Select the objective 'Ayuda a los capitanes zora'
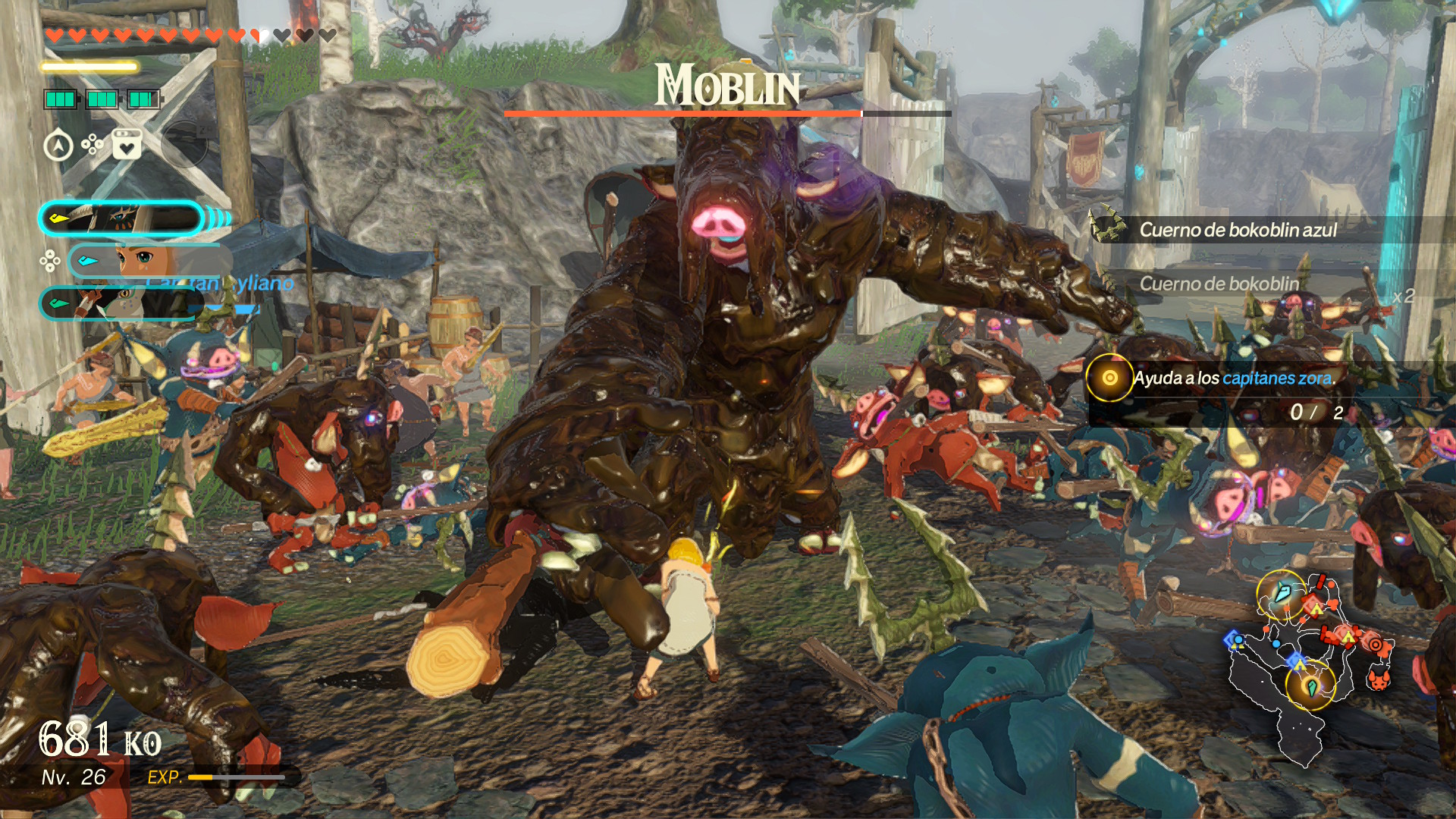This screenshot has height=819, width=1456. pos(1234,378)
